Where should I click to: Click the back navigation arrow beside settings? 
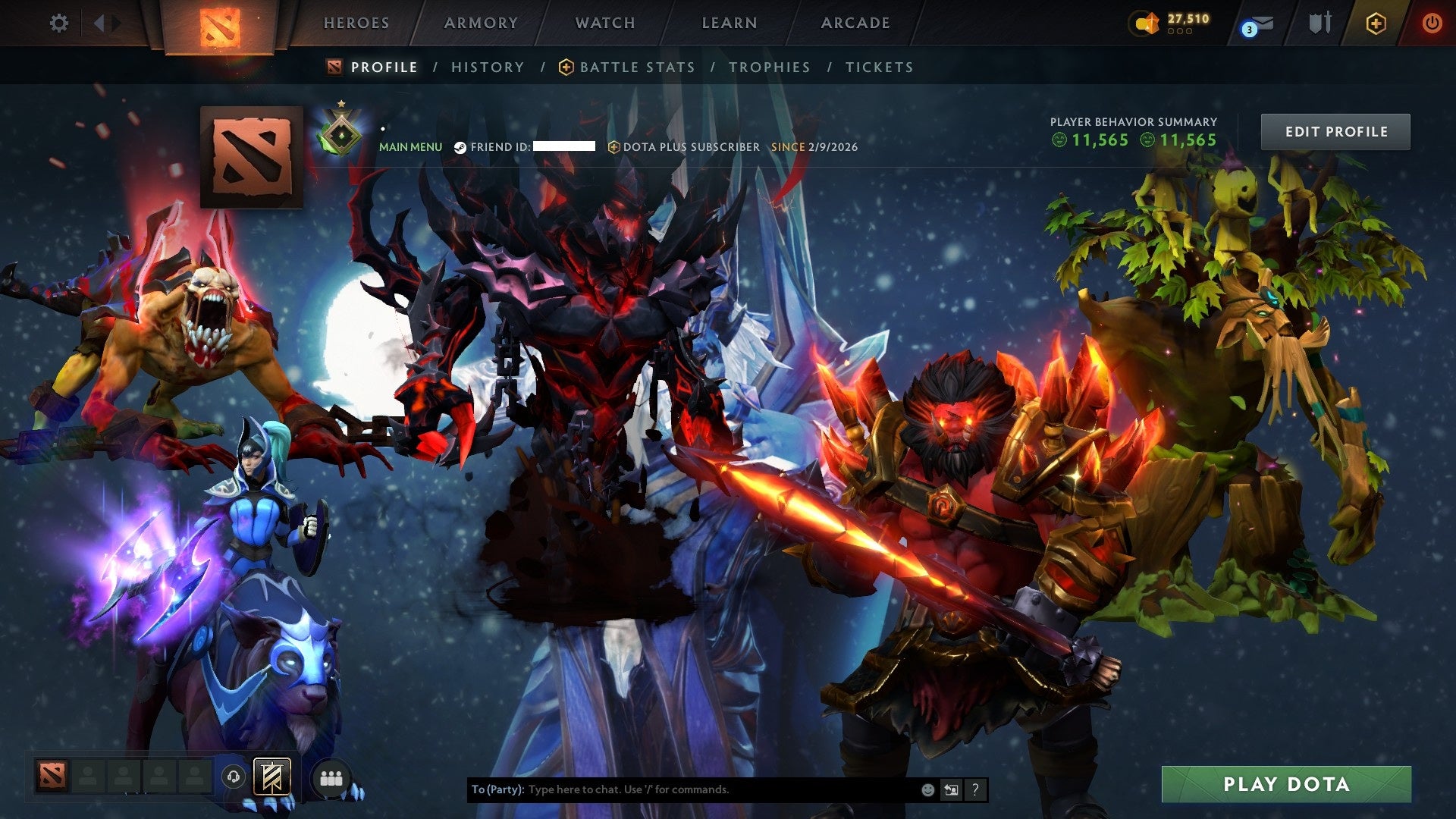pos(99,23)
